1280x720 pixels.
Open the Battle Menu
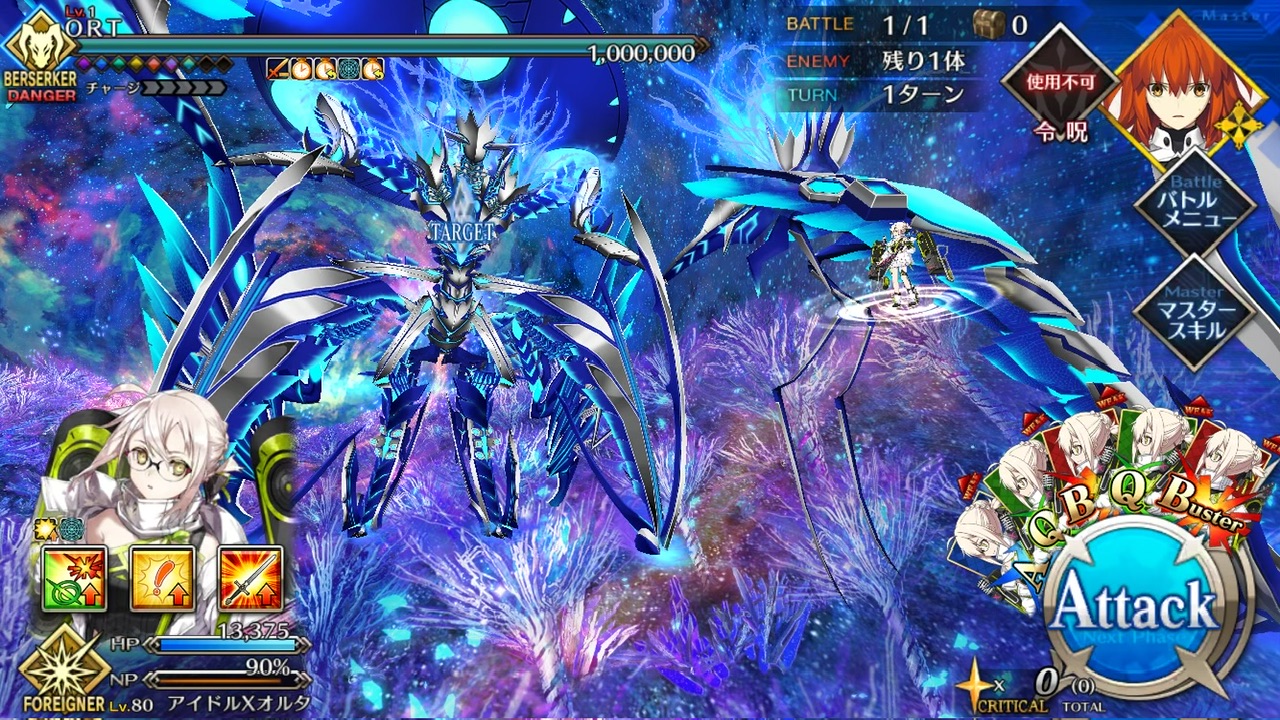click(1195, 208)
